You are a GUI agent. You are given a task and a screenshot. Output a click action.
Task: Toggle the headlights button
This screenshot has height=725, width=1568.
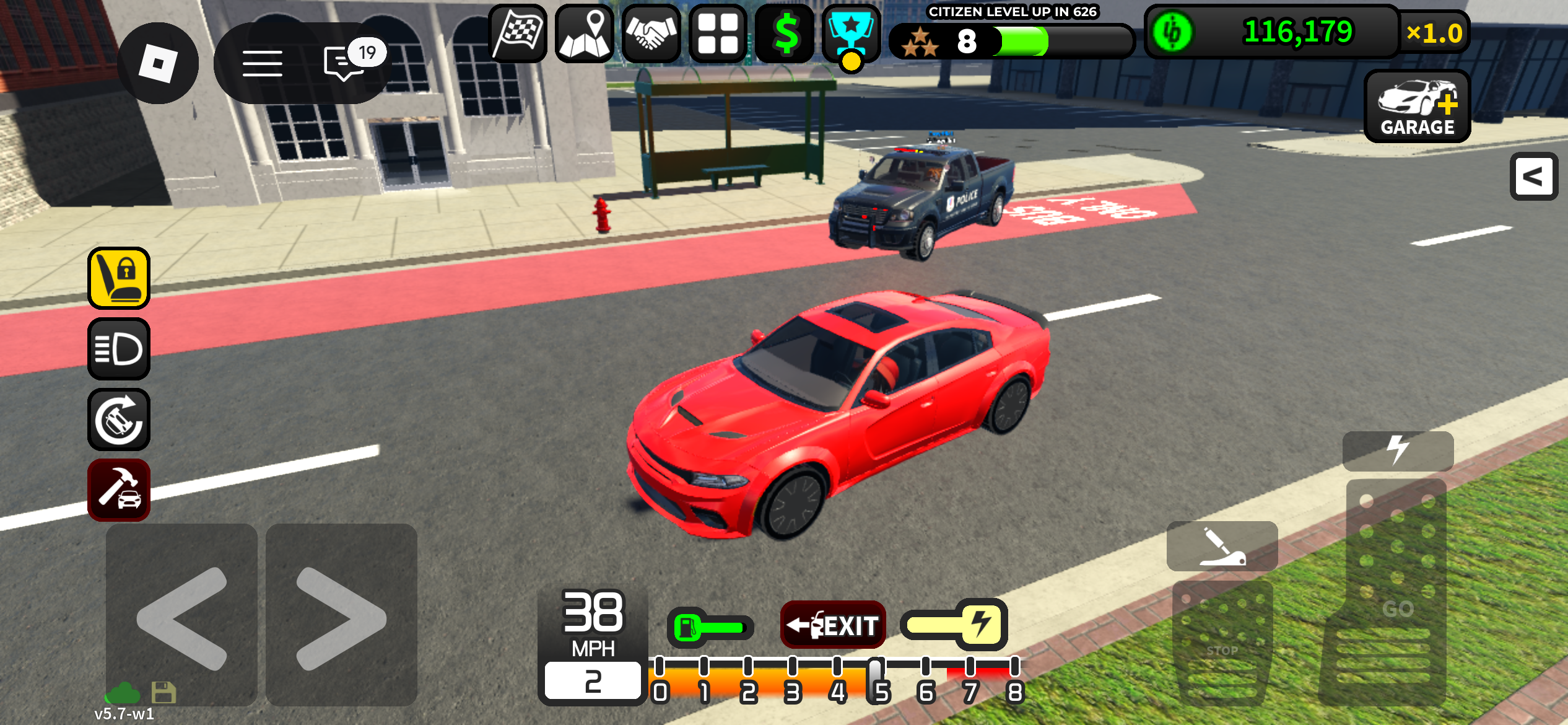tap(119, 349)
